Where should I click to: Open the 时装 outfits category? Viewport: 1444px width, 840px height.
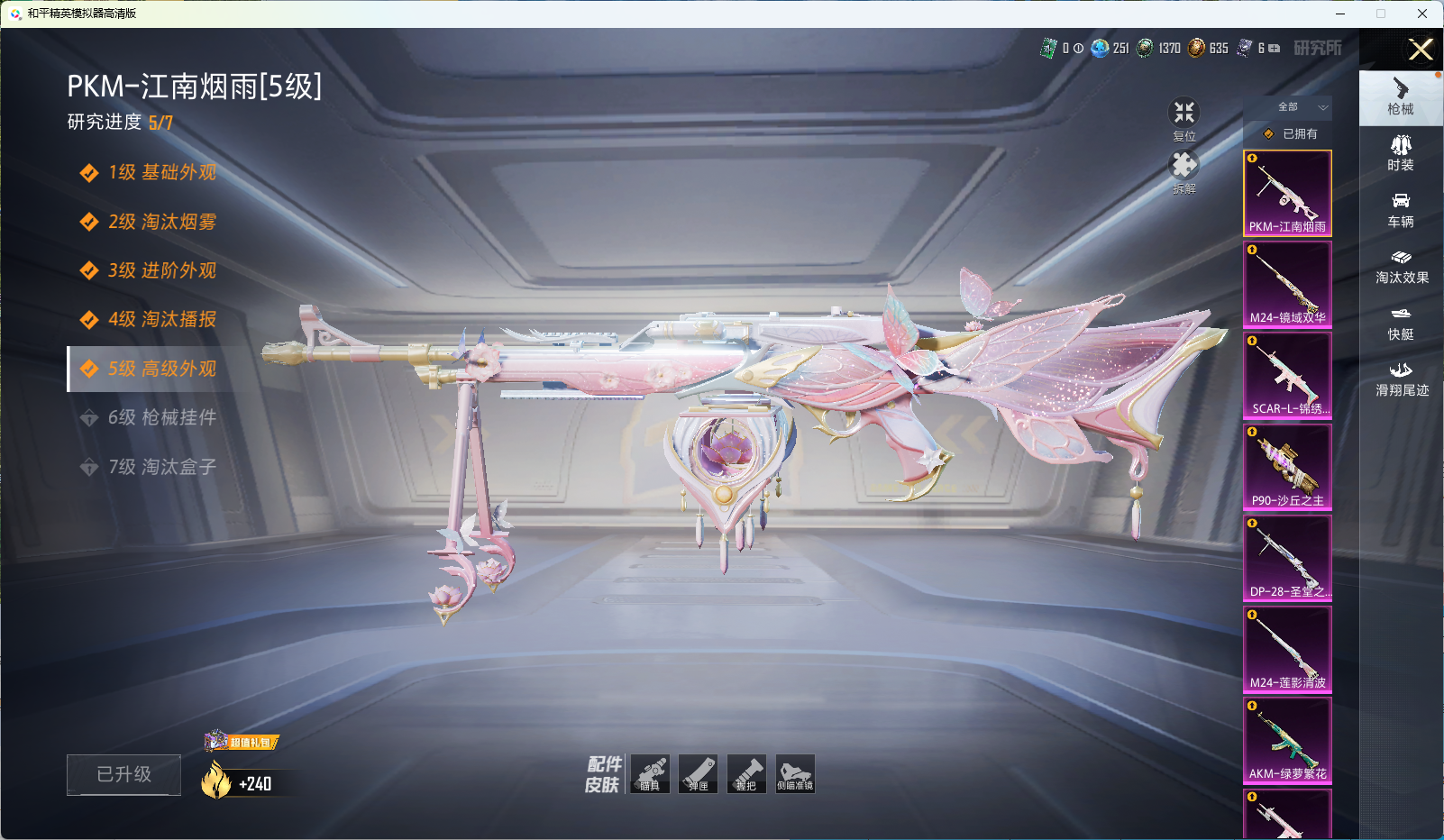pyautogui.click(x=1401, y=152)
